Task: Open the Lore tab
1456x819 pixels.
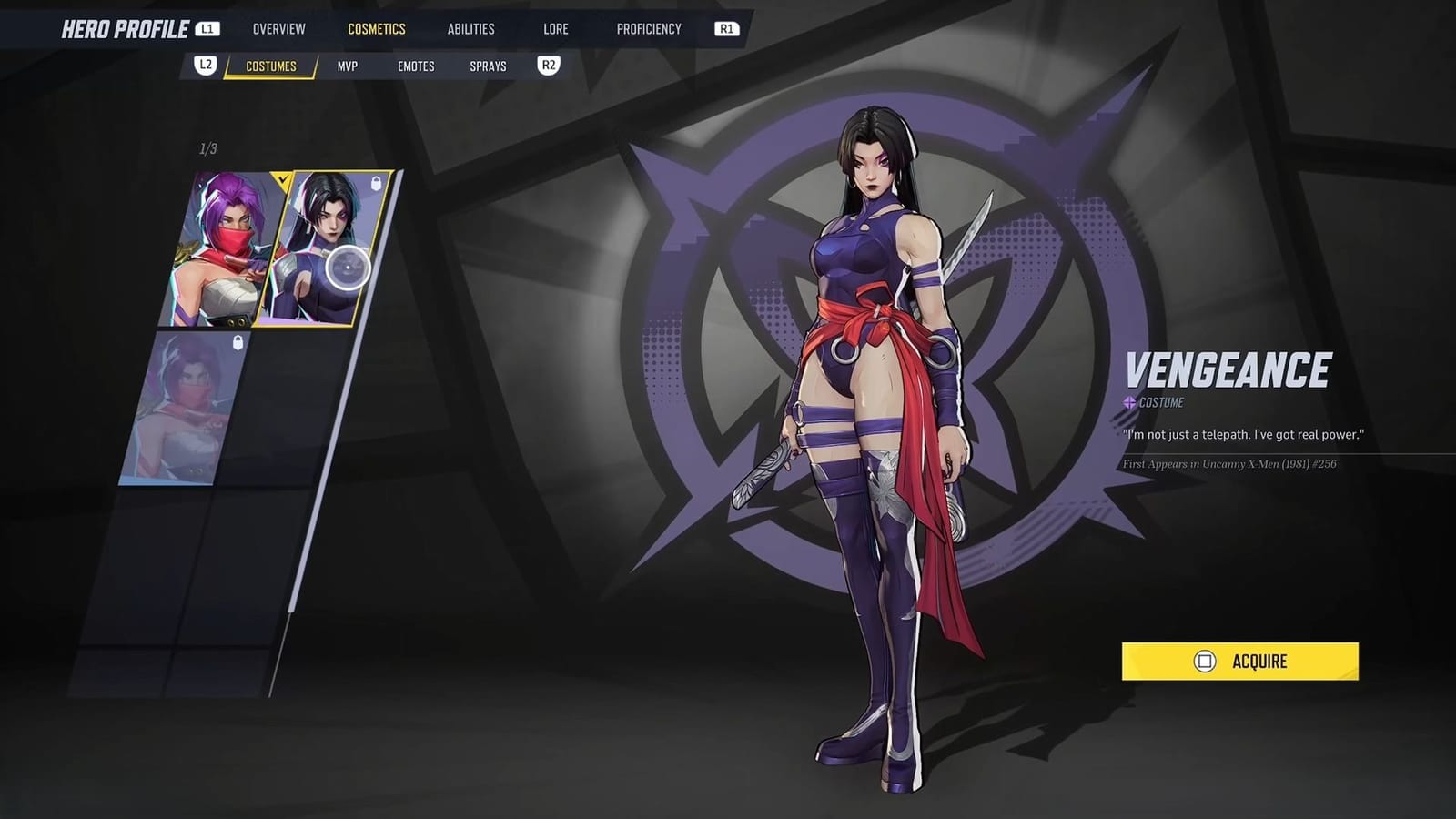Action: pyautogui.click(x=554, y=28)
